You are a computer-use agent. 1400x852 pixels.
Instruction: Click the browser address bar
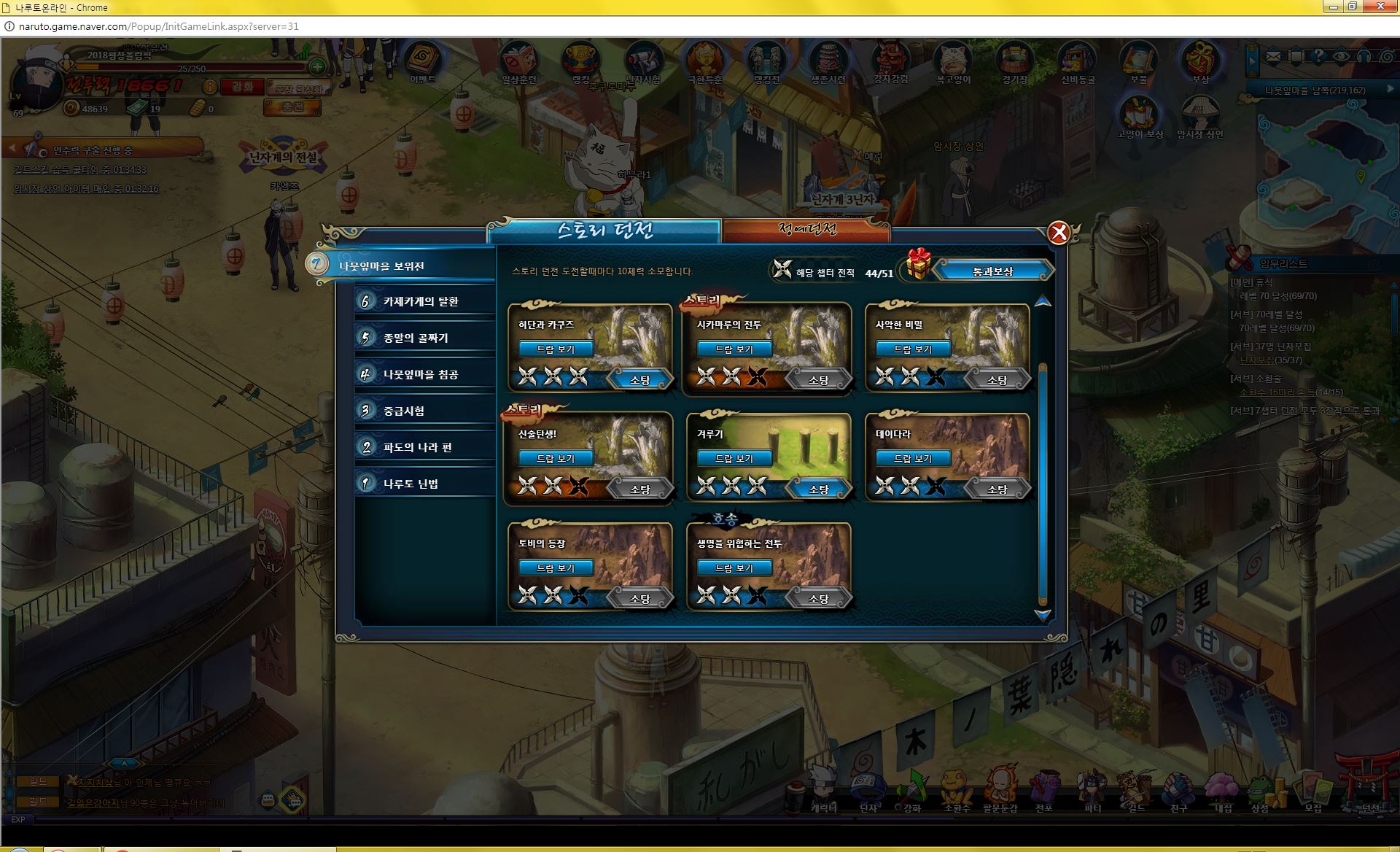pos(510,26)
